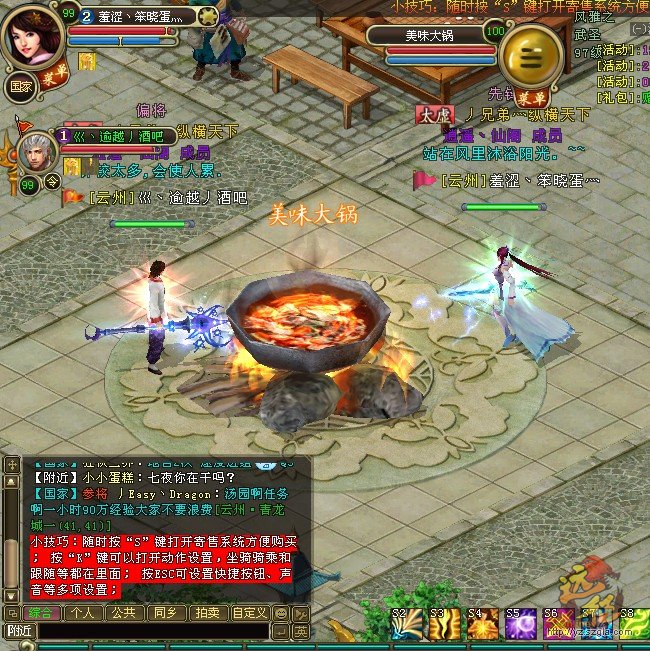The image size is (650, 651).
Task: Switch to the 同乡 chat tab
Action: tap(165, 613)
